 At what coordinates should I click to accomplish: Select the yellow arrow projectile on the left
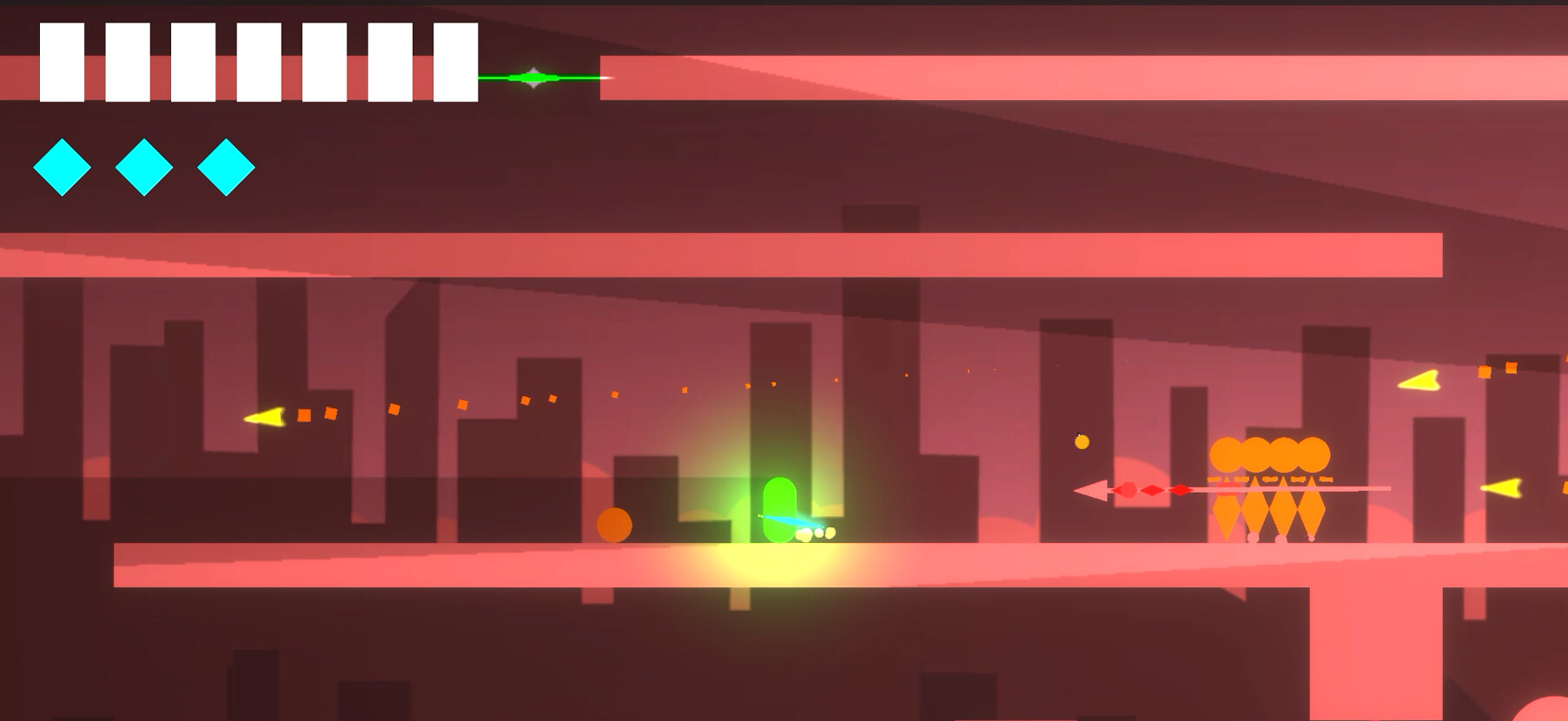coord(265,418)
